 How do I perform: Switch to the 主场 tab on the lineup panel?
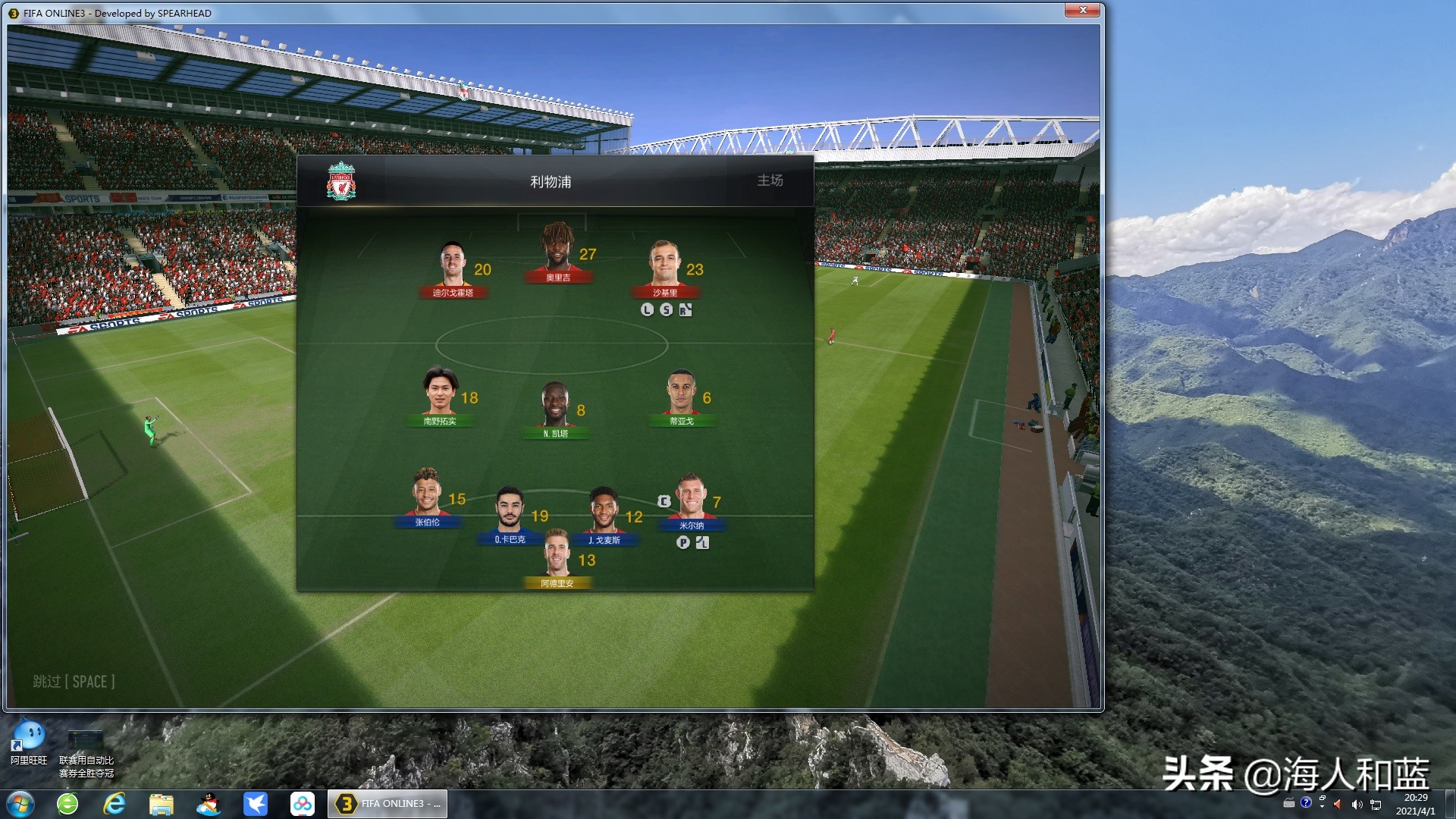[x=769, y=180]
